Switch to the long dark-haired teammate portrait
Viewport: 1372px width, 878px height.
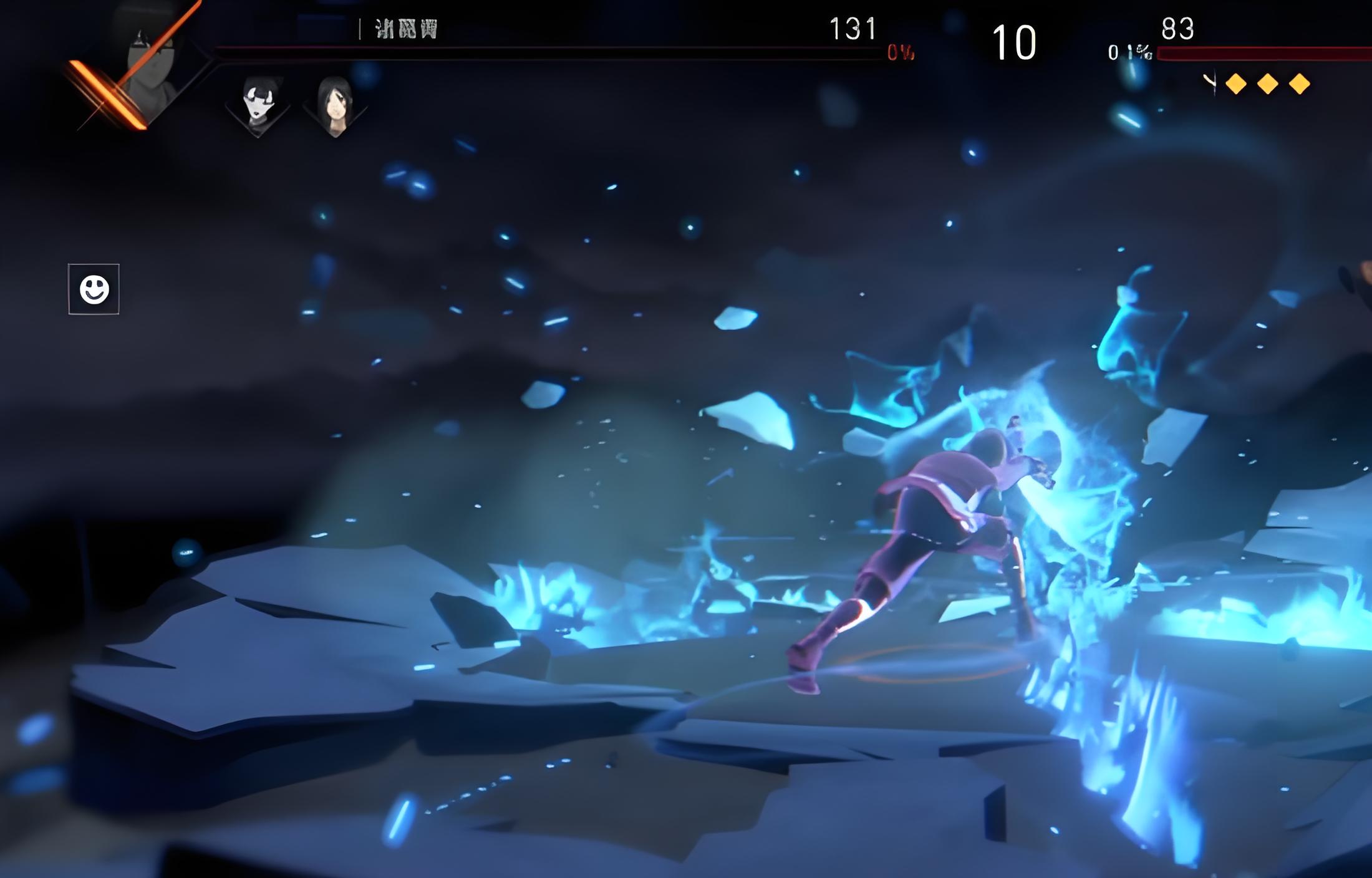[335, 105]
